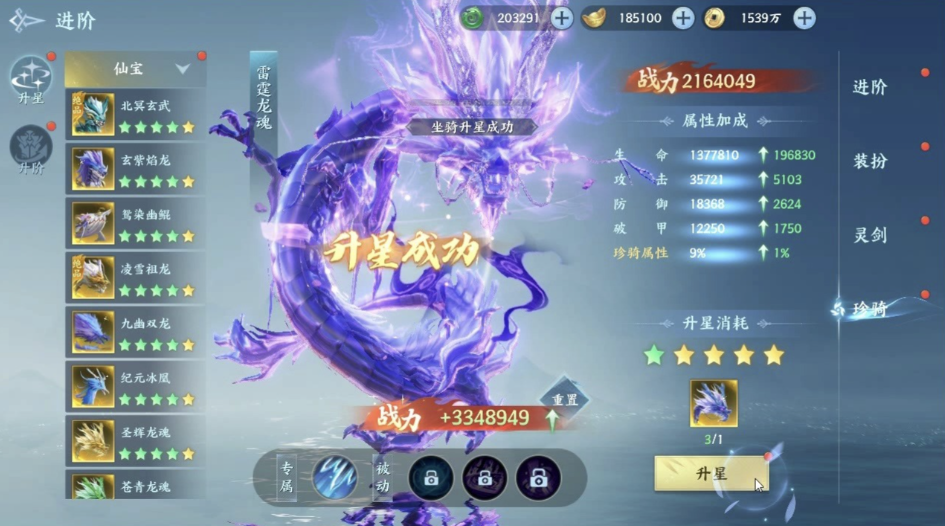Click the dragon material item for 升星
This screenshot has height=526, width=945.
click(x=713, y=403)
